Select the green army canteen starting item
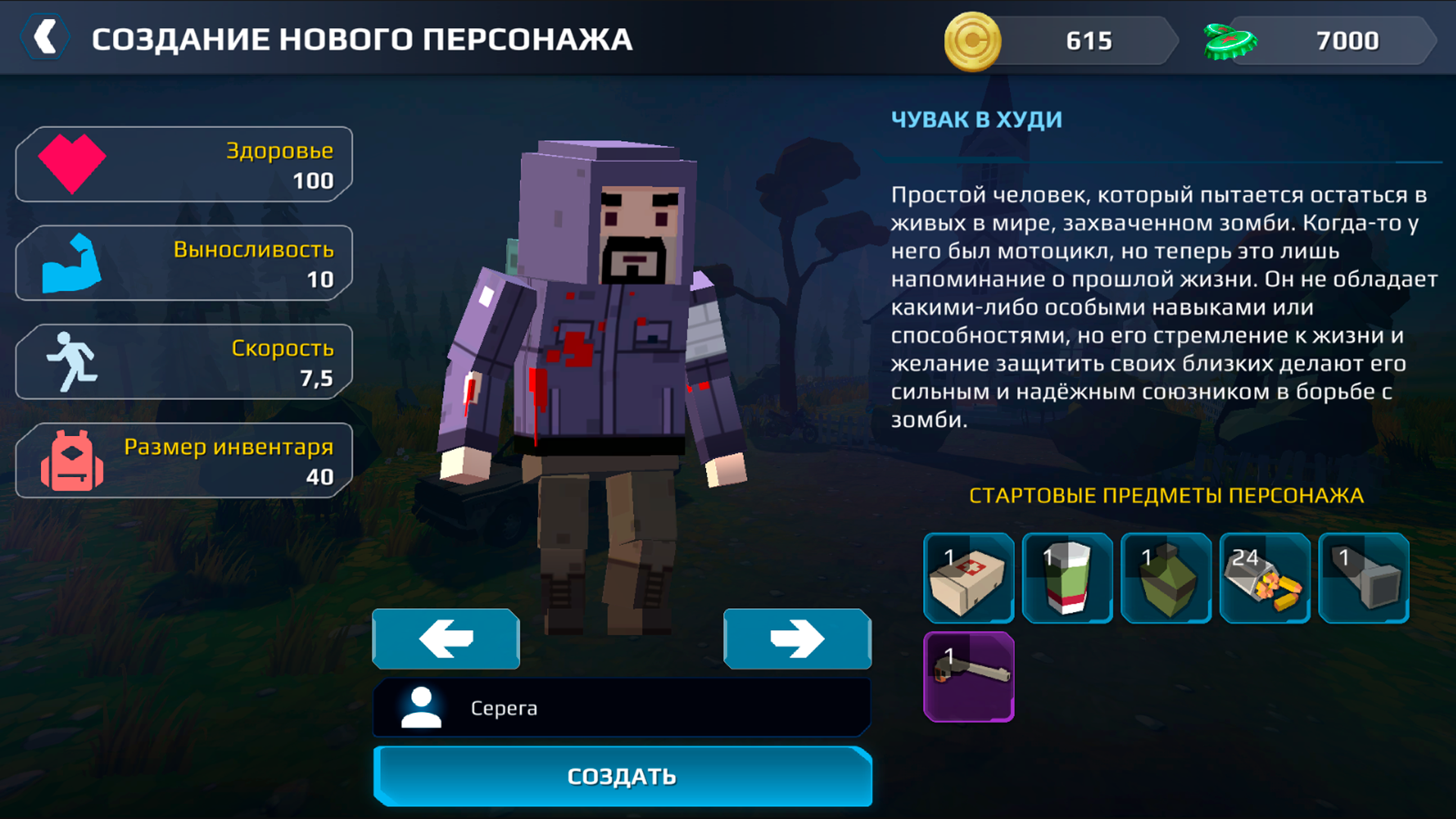Screen dimensions: 1456x819 pyautogui.click(x=1166, y=578)
